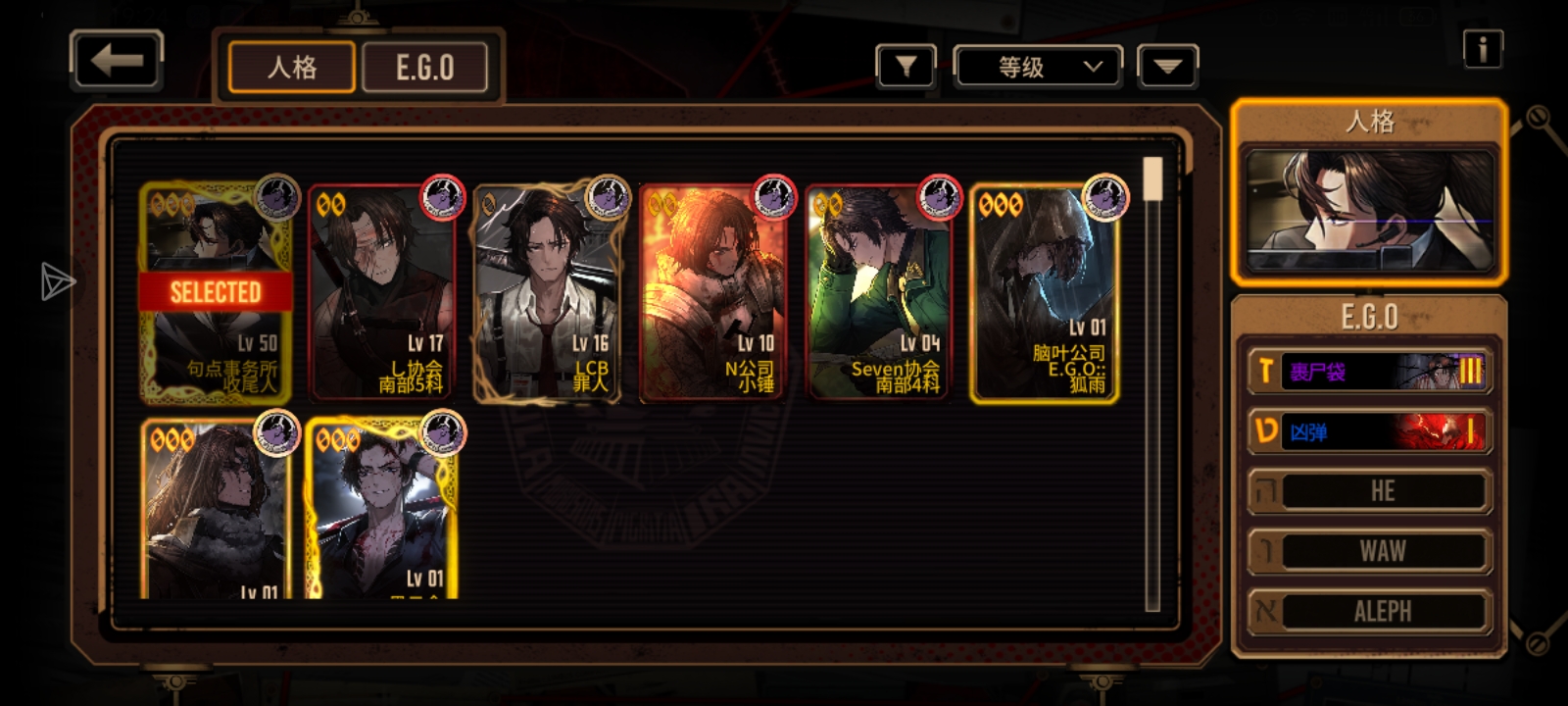Click the card list scrollbar

pyautogui.click(x=1152, y=382)
